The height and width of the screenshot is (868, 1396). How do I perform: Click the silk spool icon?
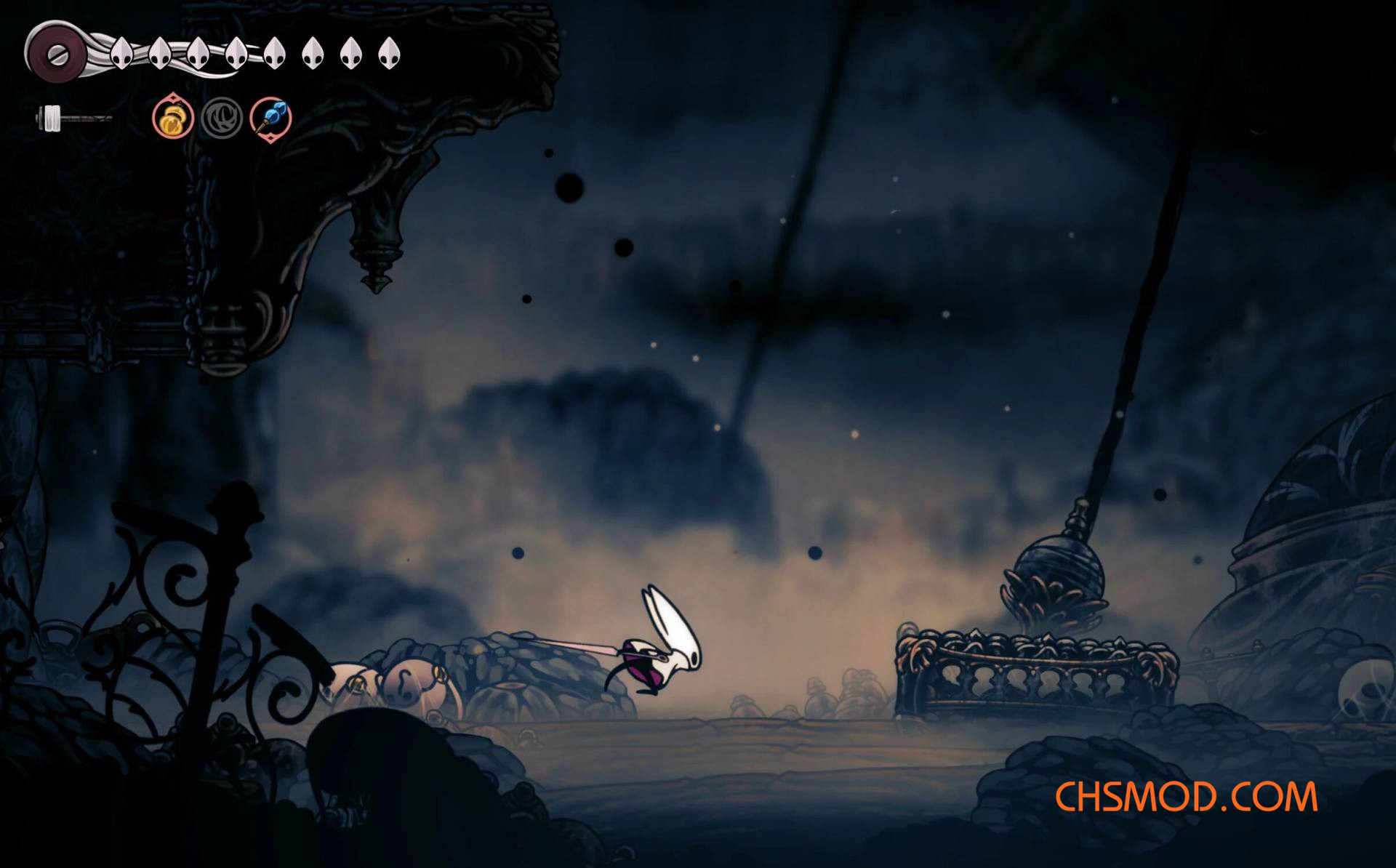coord(55,53)
